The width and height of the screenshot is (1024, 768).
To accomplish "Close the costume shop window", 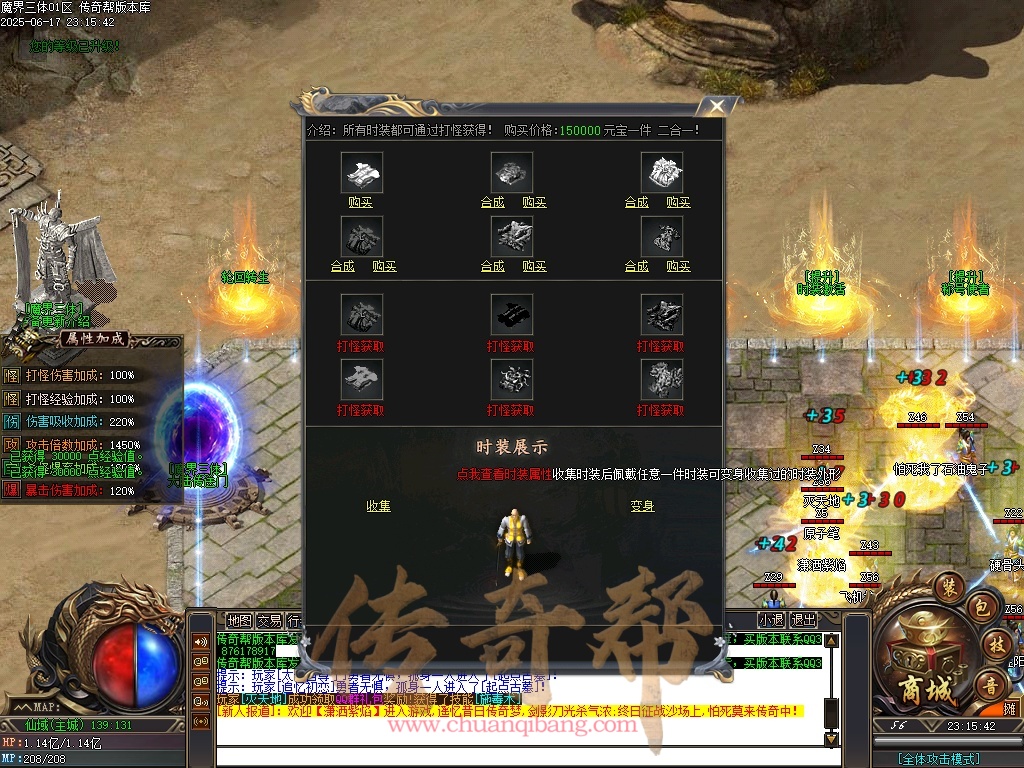I will (715, 107).
